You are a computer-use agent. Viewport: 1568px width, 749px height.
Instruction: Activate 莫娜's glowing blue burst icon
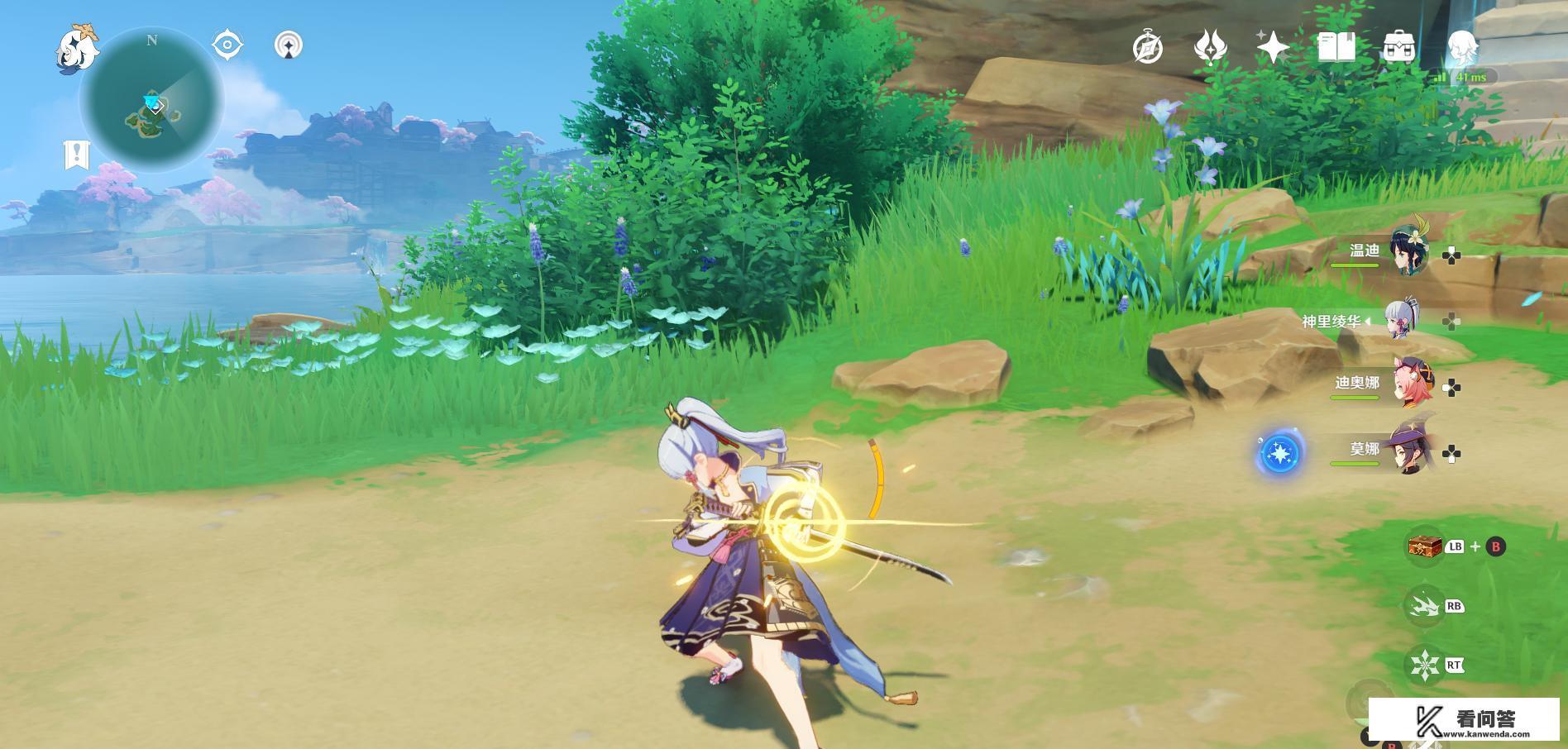[x=1280, y=454]
